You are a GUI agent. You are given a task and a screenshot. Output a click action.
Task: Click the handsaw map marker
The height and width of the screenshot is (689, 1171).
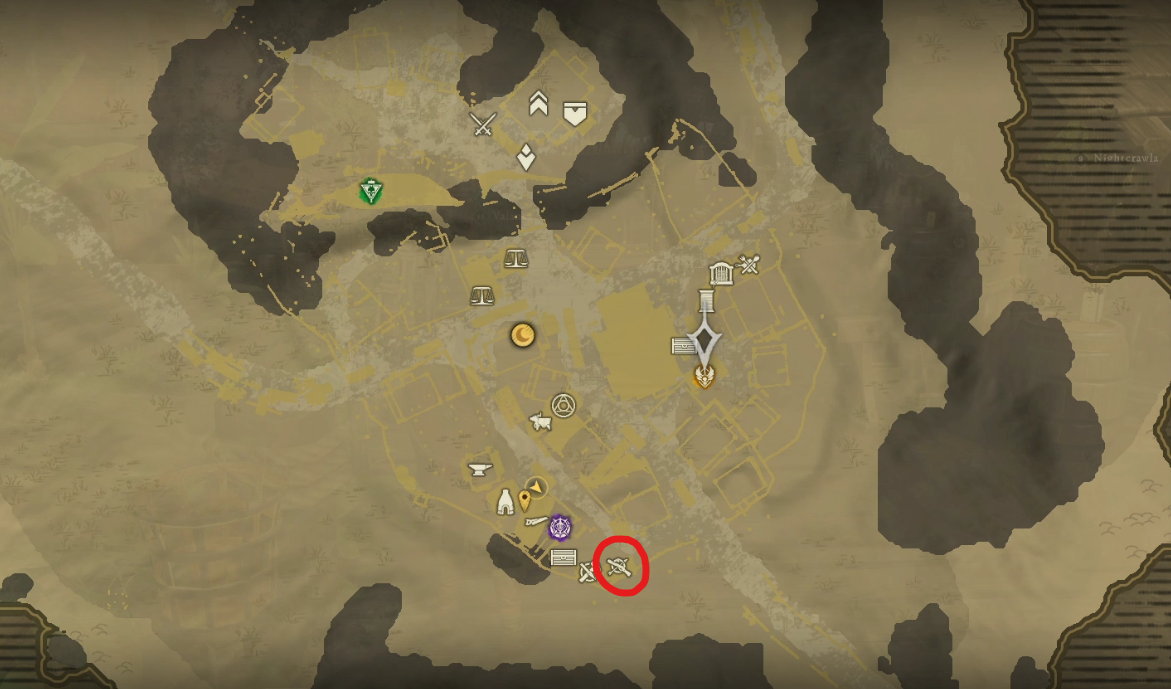tap(536, 521)
